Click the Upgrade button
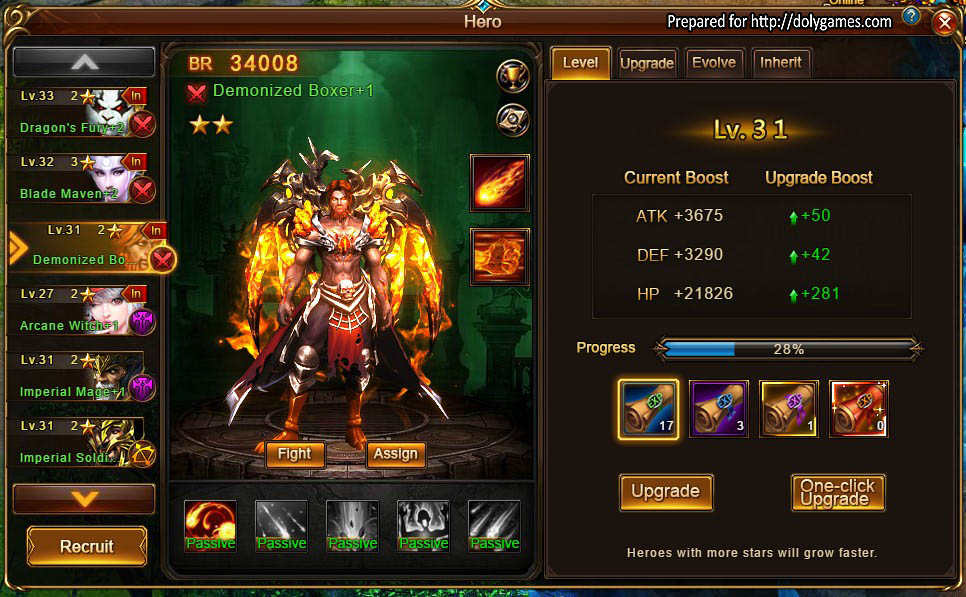The width and height of the screenshot is (966, 597). click(x=665, y=491)
